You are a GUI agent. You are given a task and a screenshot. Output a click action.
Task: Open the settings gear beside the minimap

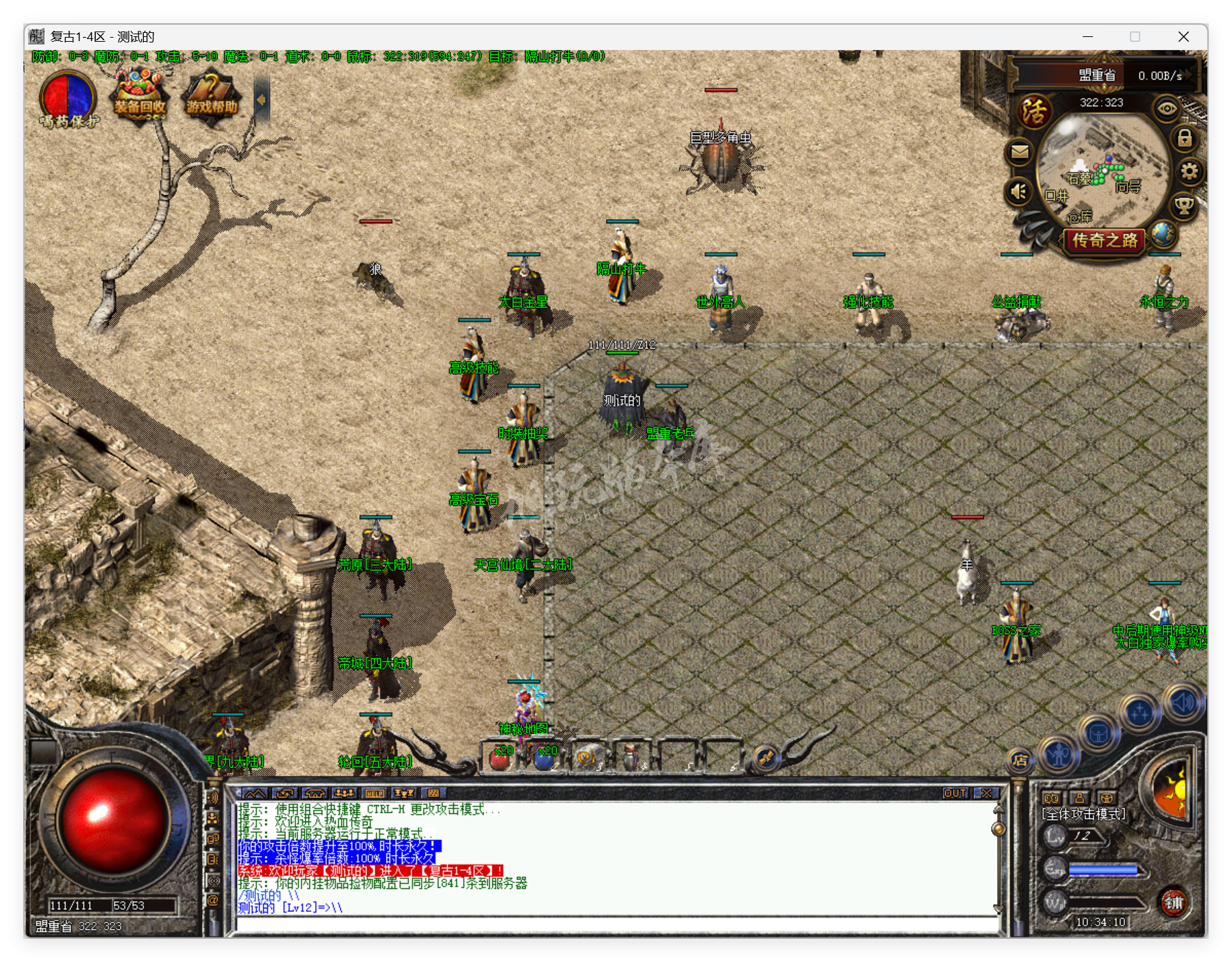pyautogui.click(x=1189, y=170)
